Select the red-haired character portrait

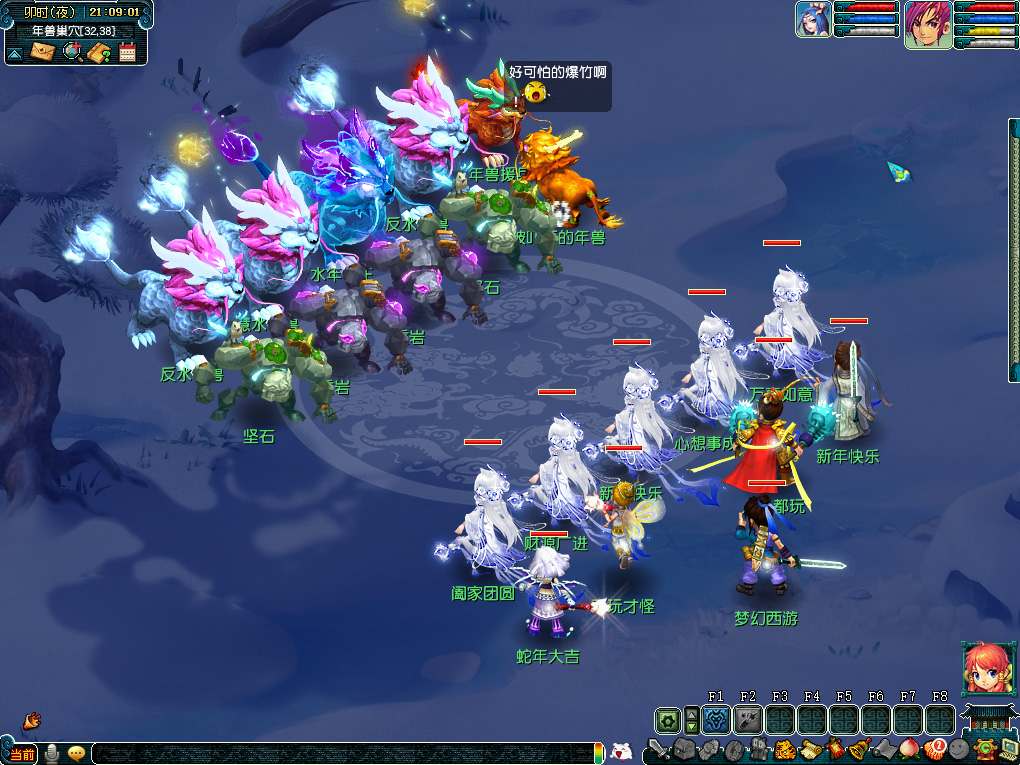click(927, 24)
